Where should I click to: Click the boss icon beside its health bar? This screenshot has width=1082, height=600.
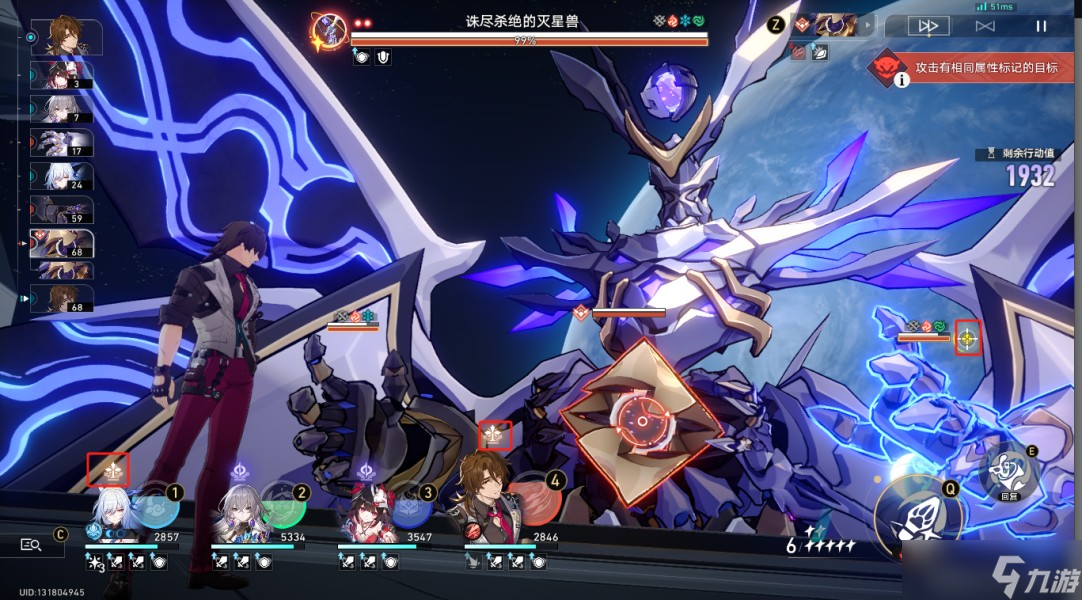point(328,31)
